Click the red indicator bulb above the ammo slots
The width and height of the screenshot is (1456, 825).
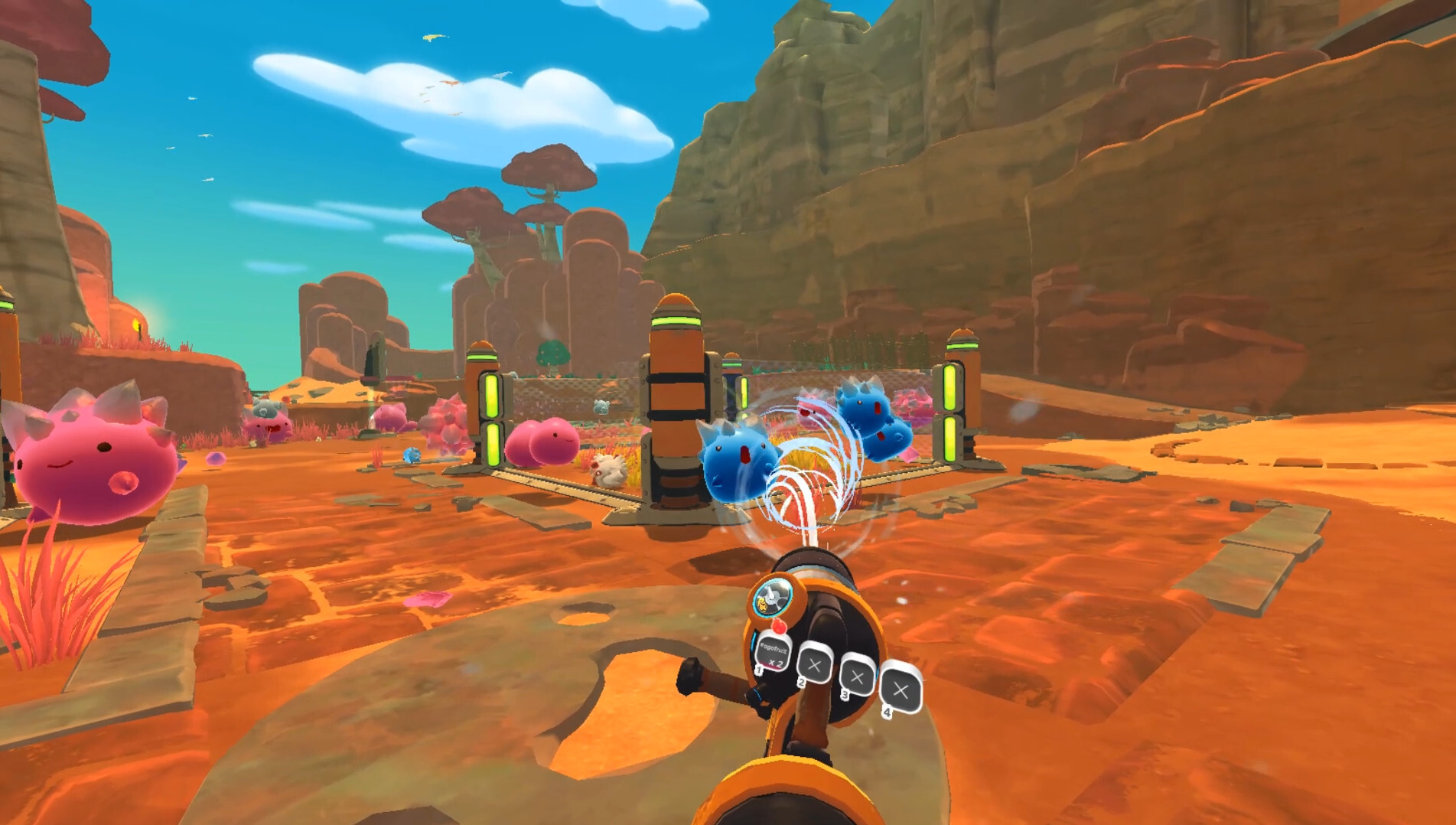click(x=780, y=627)
